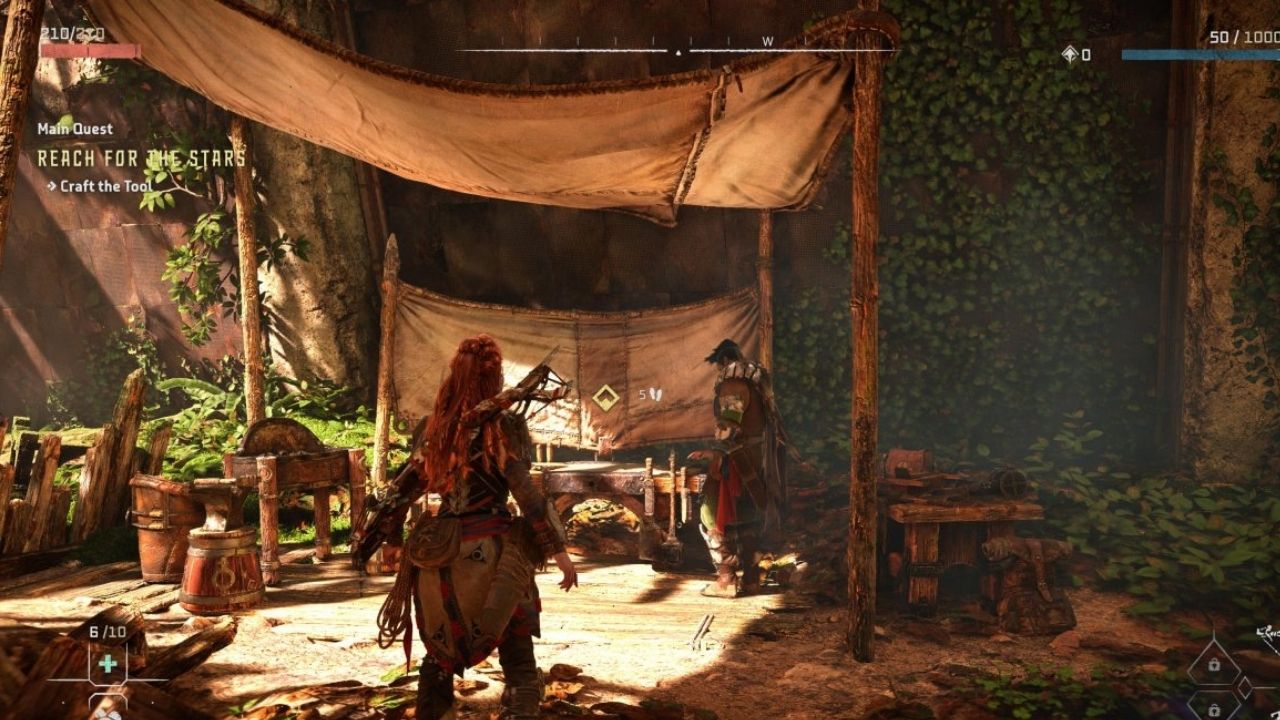
Task: Click the controller button icon below potion counter
Action: click(x=108, y=700)
